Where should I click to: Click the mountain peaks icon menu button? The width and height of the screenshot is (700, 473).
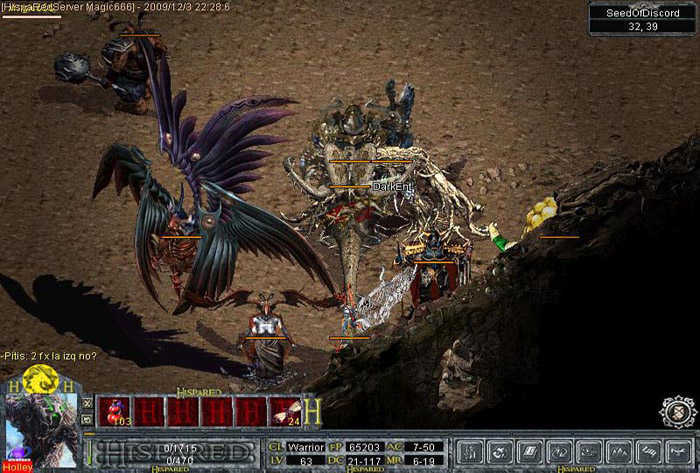[619, 451]
